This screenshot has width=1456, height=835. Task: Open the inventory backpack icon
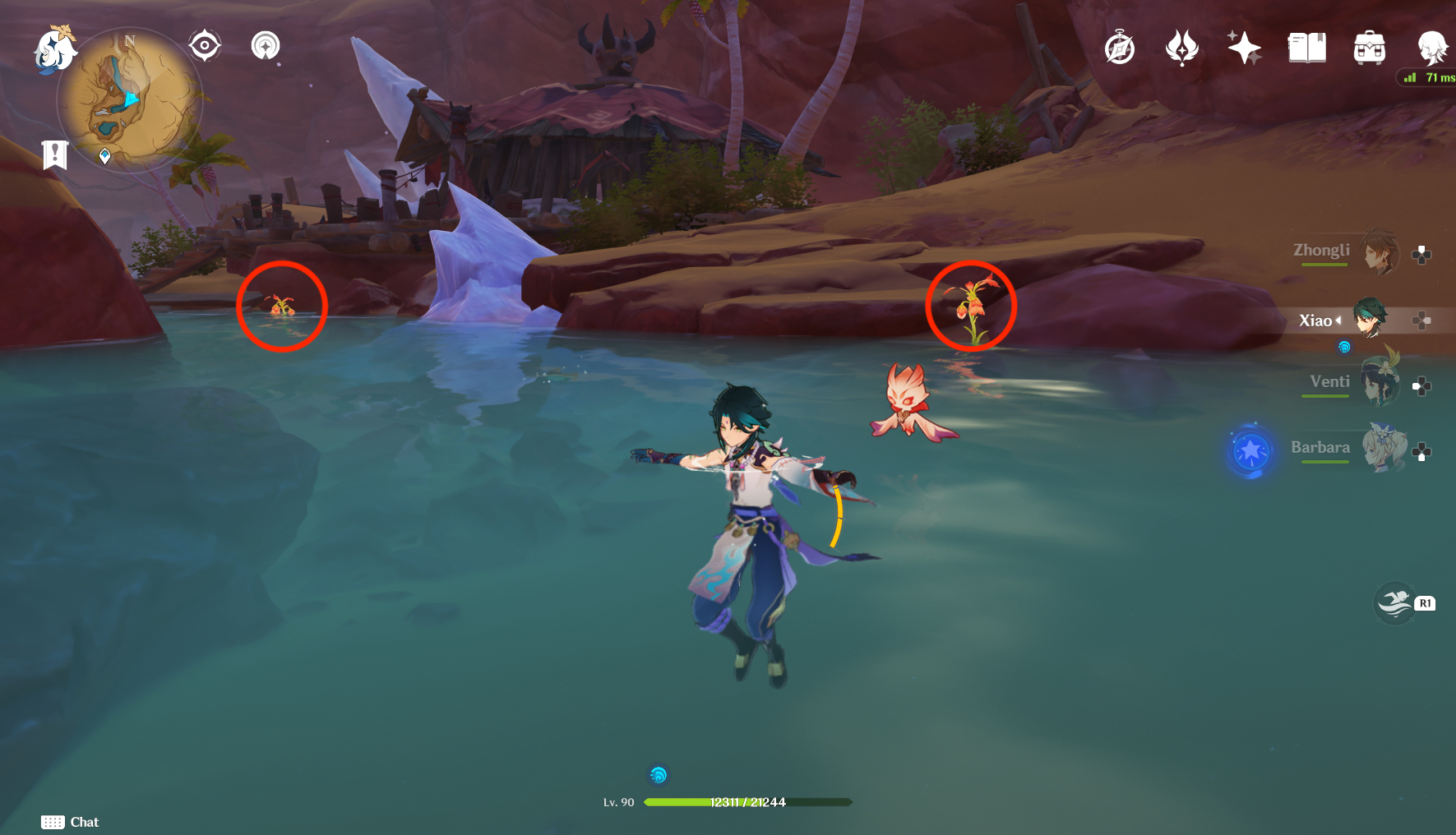pyautogui.click(x=1369, y=48)
